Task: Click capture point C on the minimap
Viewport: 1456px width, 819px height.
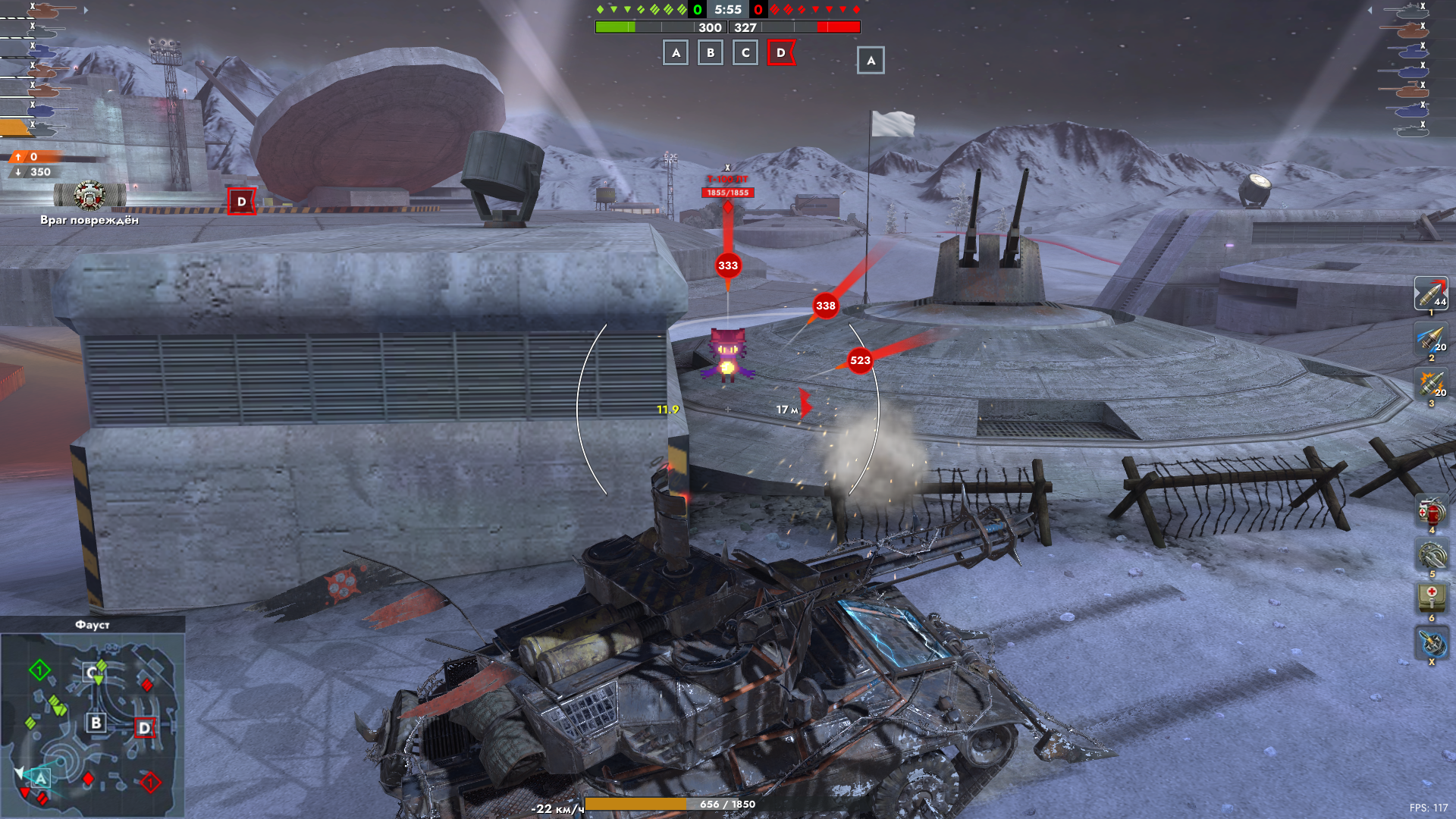Action: 92,673
